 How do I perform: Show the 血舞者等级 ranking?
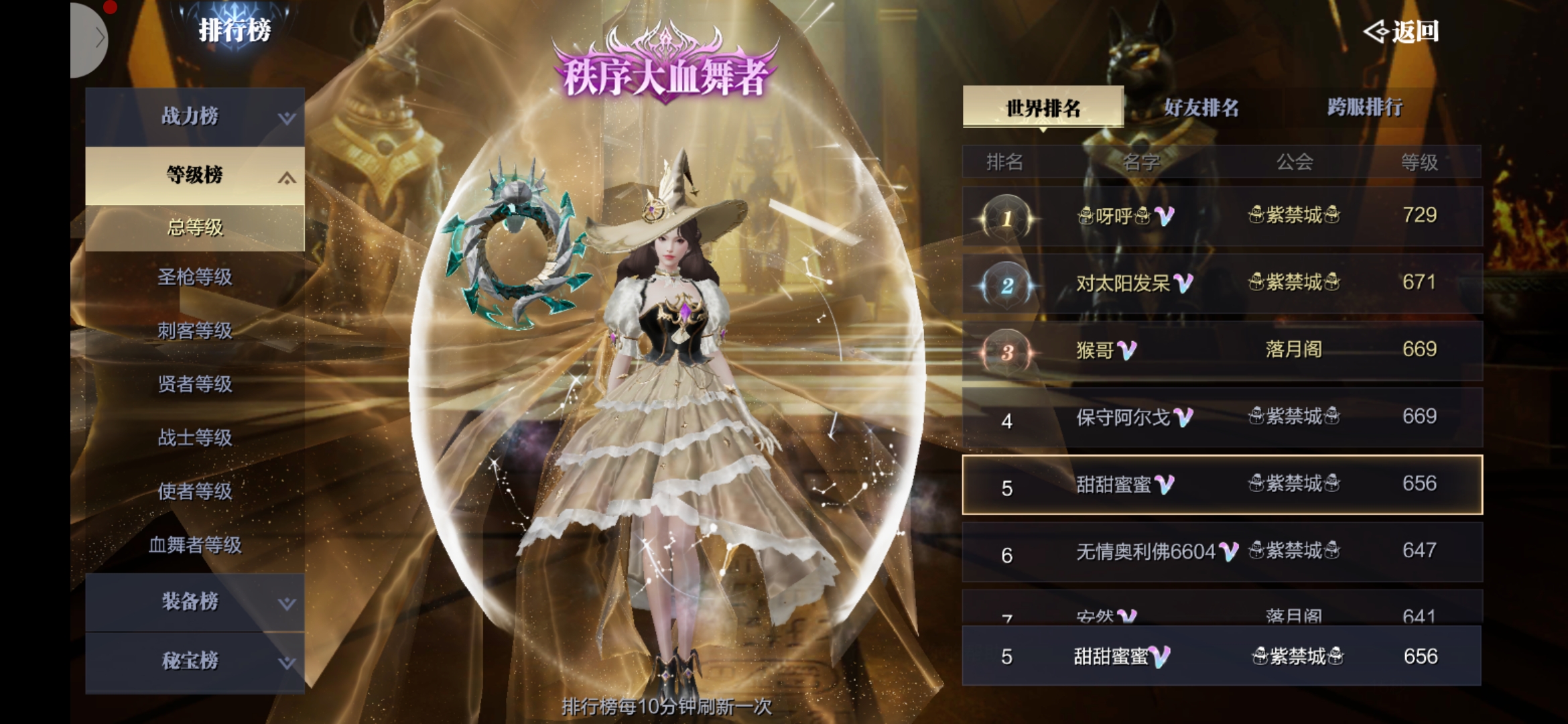click(x=194, y=545)
